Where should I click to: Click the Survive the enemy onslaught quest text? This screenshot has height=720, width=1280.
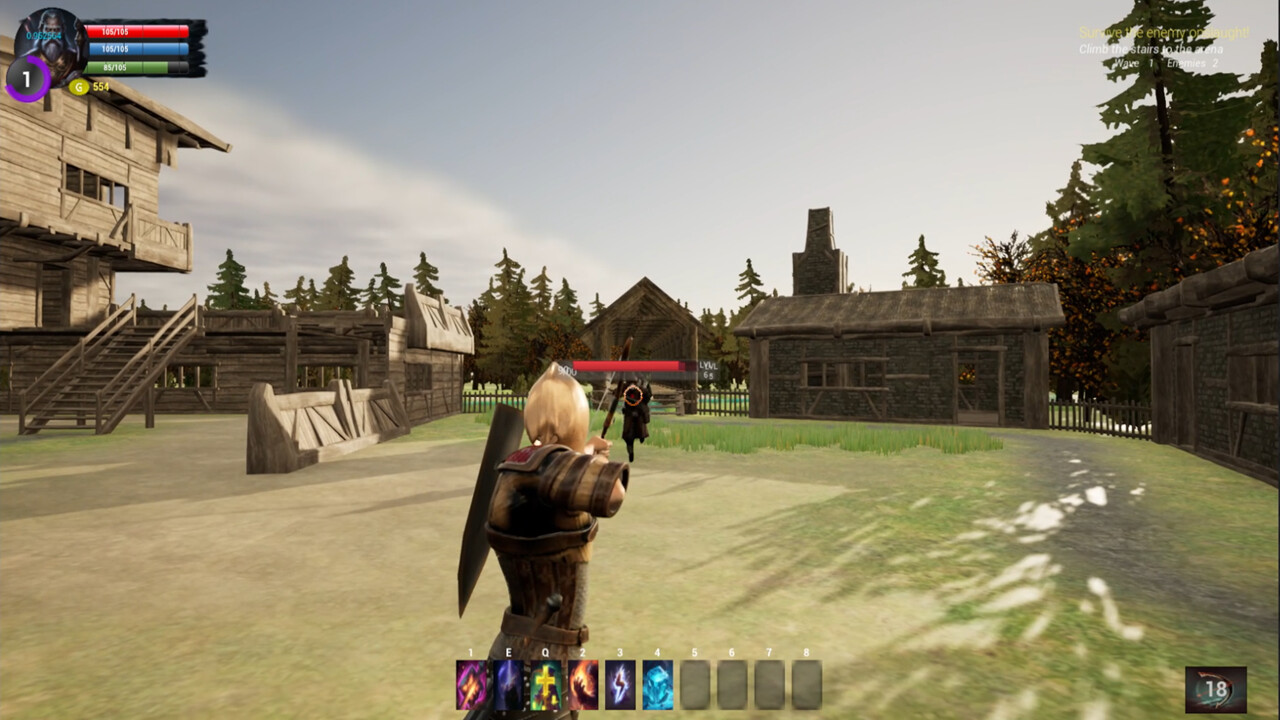click(1163, 31)
